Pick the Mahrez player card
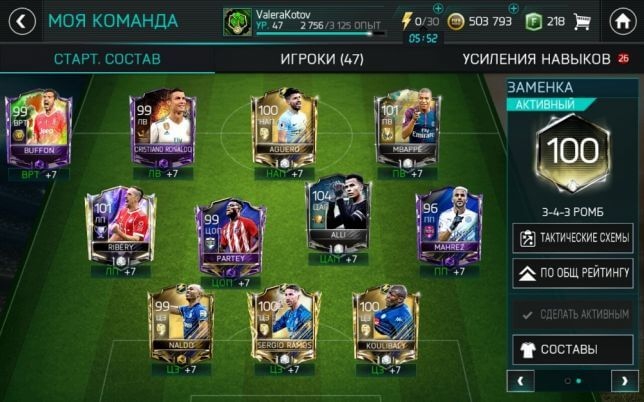The image size is (644, 402). coord(447,226)
